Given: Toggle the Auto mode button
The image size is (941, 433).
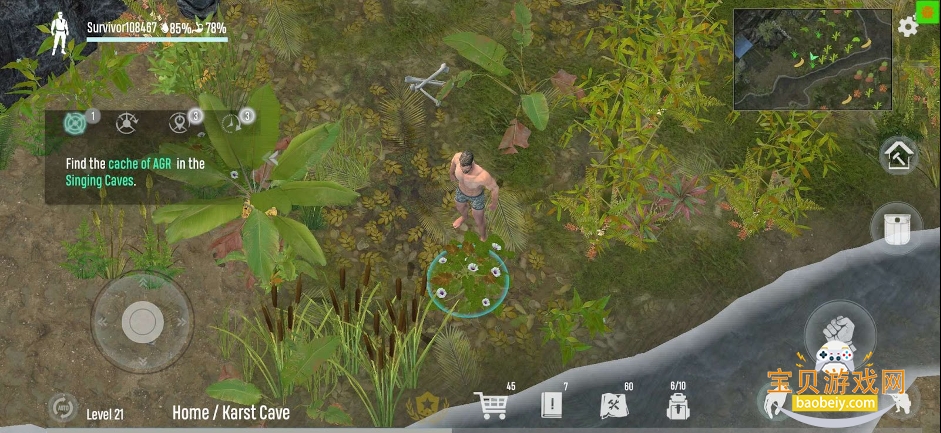Looking at the screenshot, I should (x=61, y=408).
